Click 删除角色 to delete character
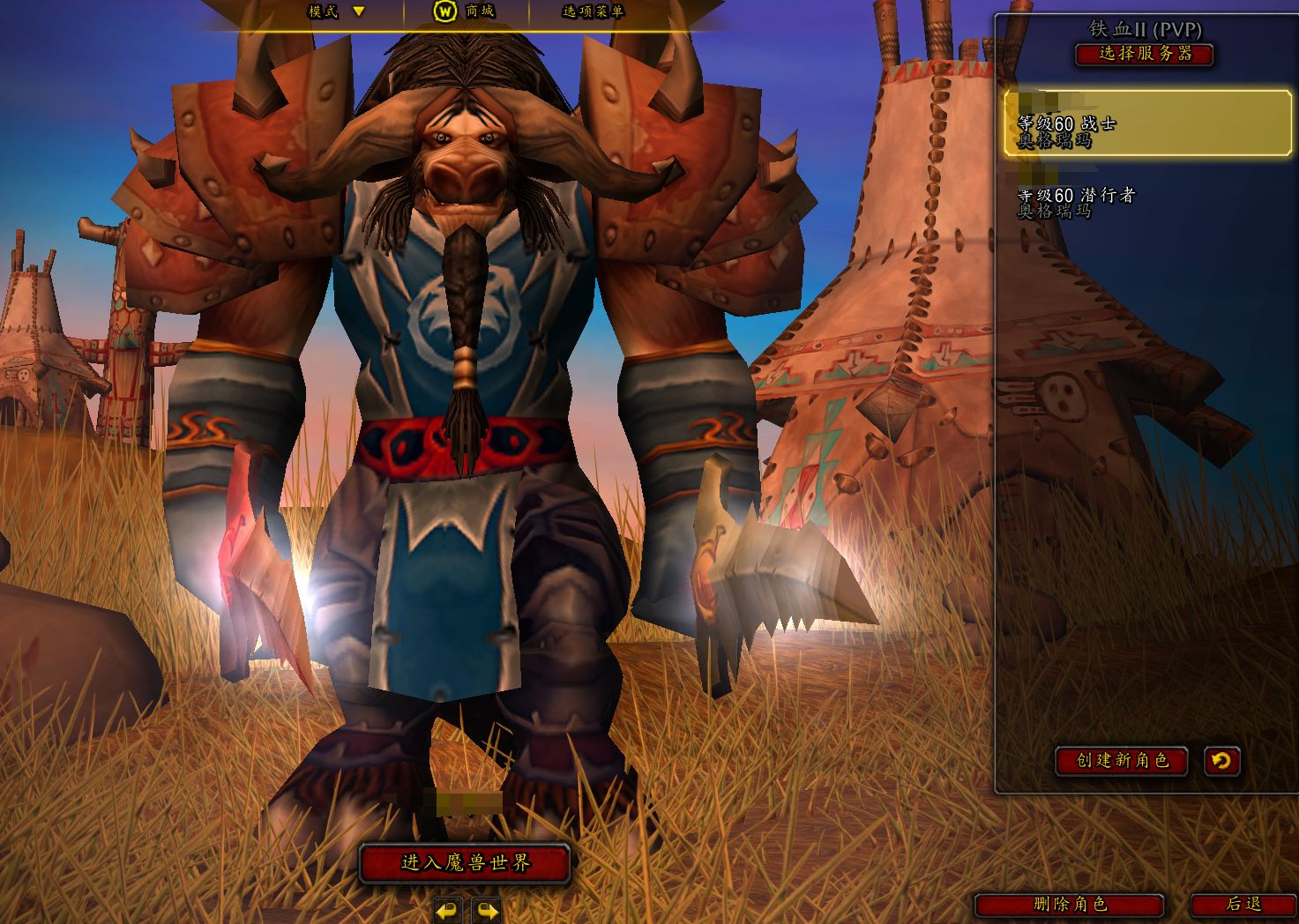This screenshot has height=924, width=1299. pos(1069,905)
